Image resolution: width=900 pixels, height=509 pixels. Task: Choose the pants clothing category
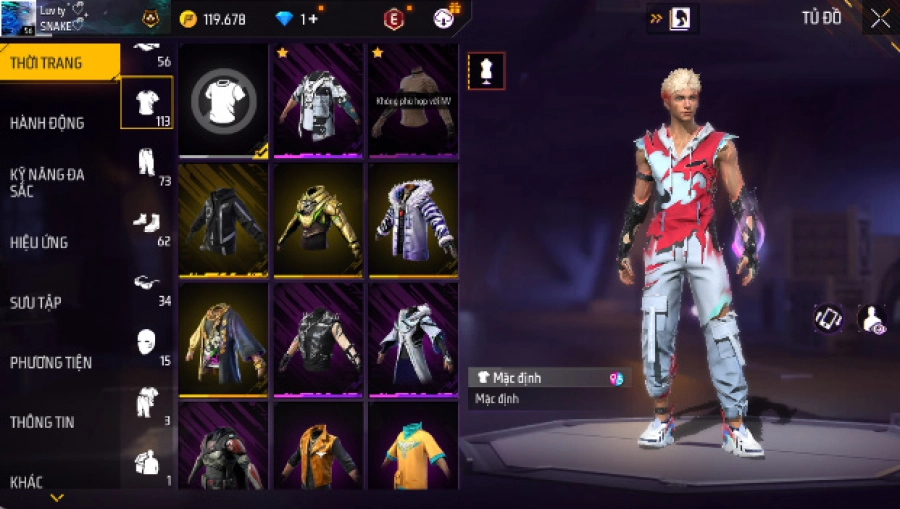(147, 162)
